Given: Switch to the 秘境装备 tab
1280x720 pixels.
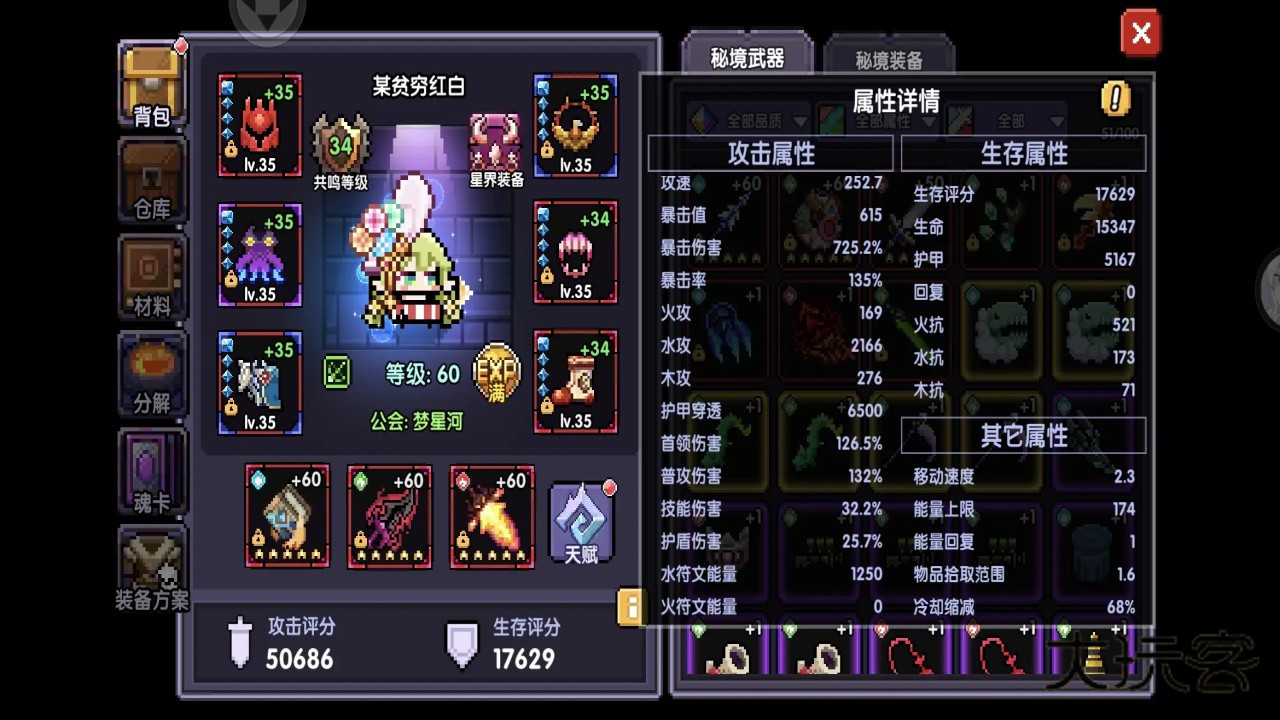Looking at the screenshot, I should tap(890, 57).
